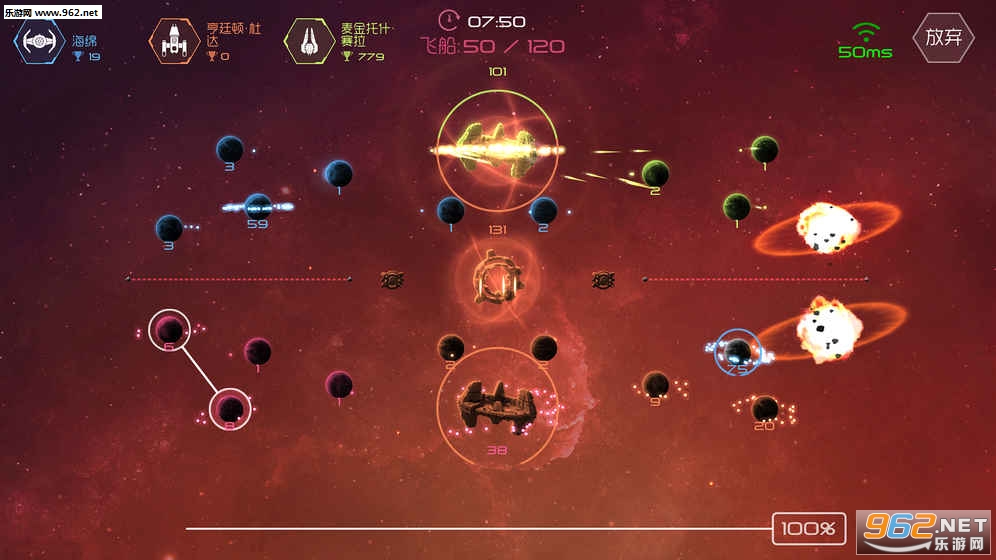The image size is (996, 560).
Task: Click the 放弃 surrender button
Action: [x=943, y=38]
